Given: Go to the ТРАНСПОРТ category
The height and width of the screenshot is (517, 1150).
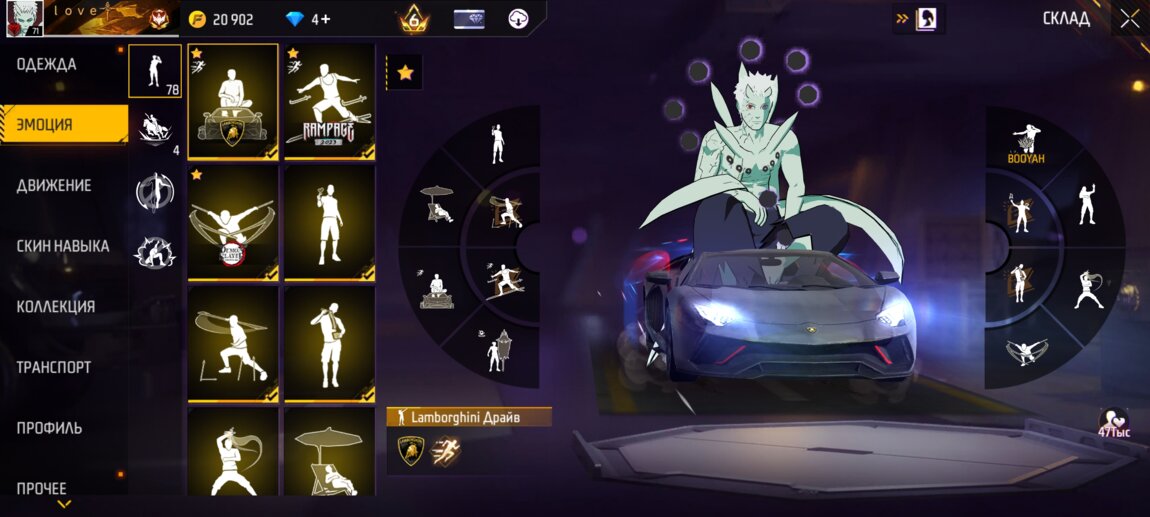Looking at the screenshot, I should 53,367.
